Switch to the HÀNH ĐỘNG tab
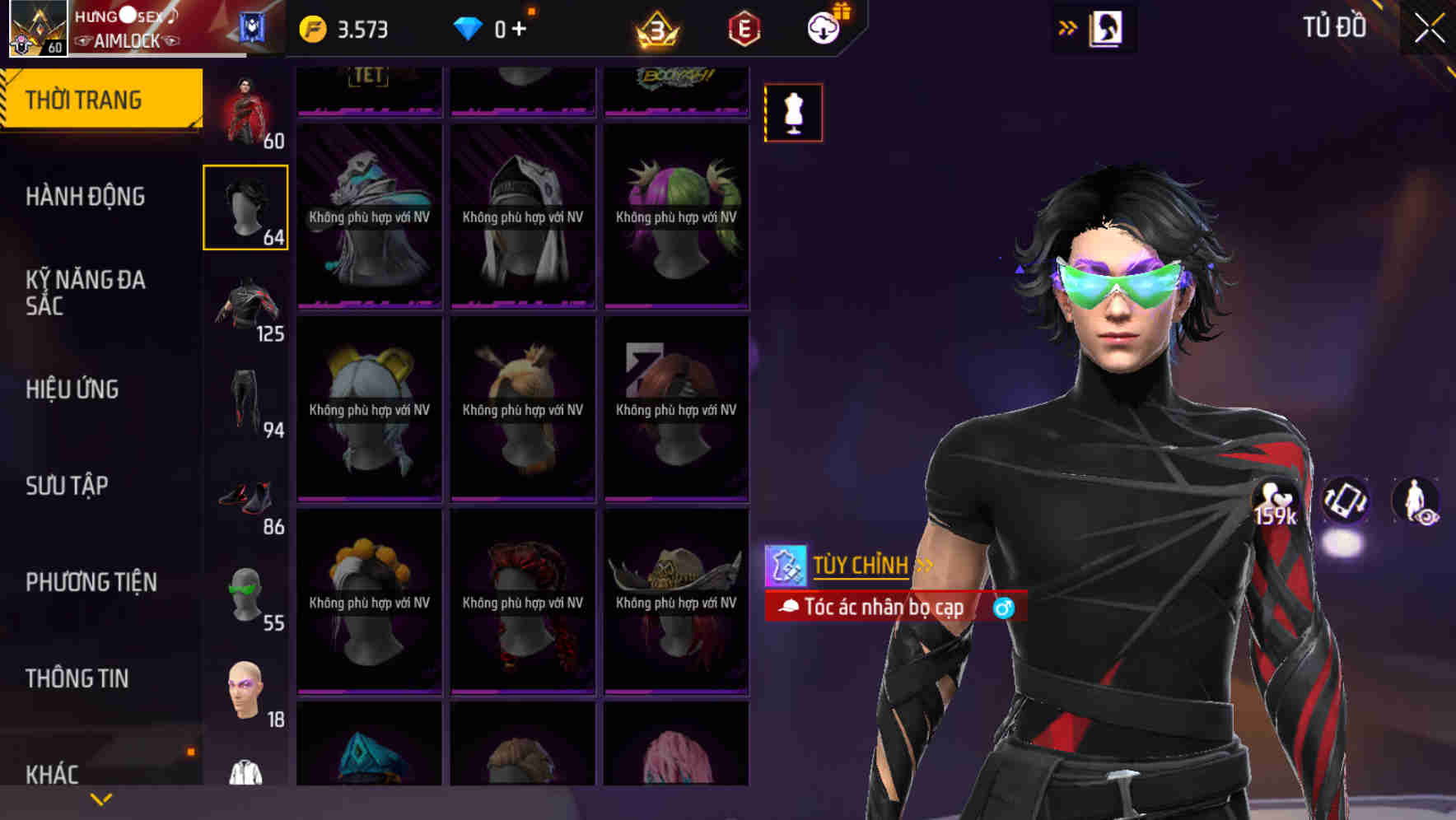The height and width of the screenshot is (820, 1456). click(x=85, y=197)
